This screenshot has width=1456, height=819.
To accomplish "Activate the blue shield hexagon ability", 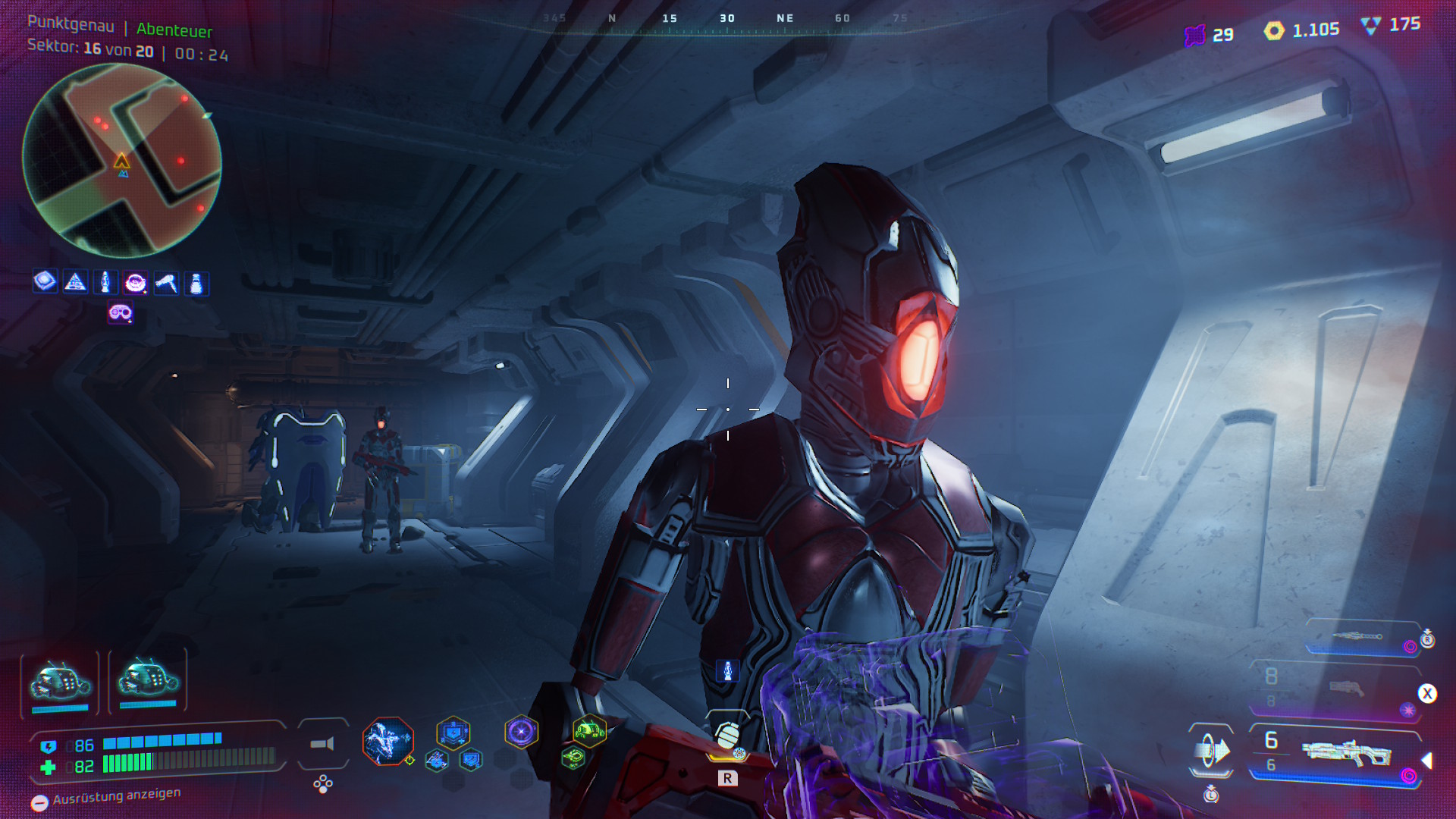I will (453, 733).
